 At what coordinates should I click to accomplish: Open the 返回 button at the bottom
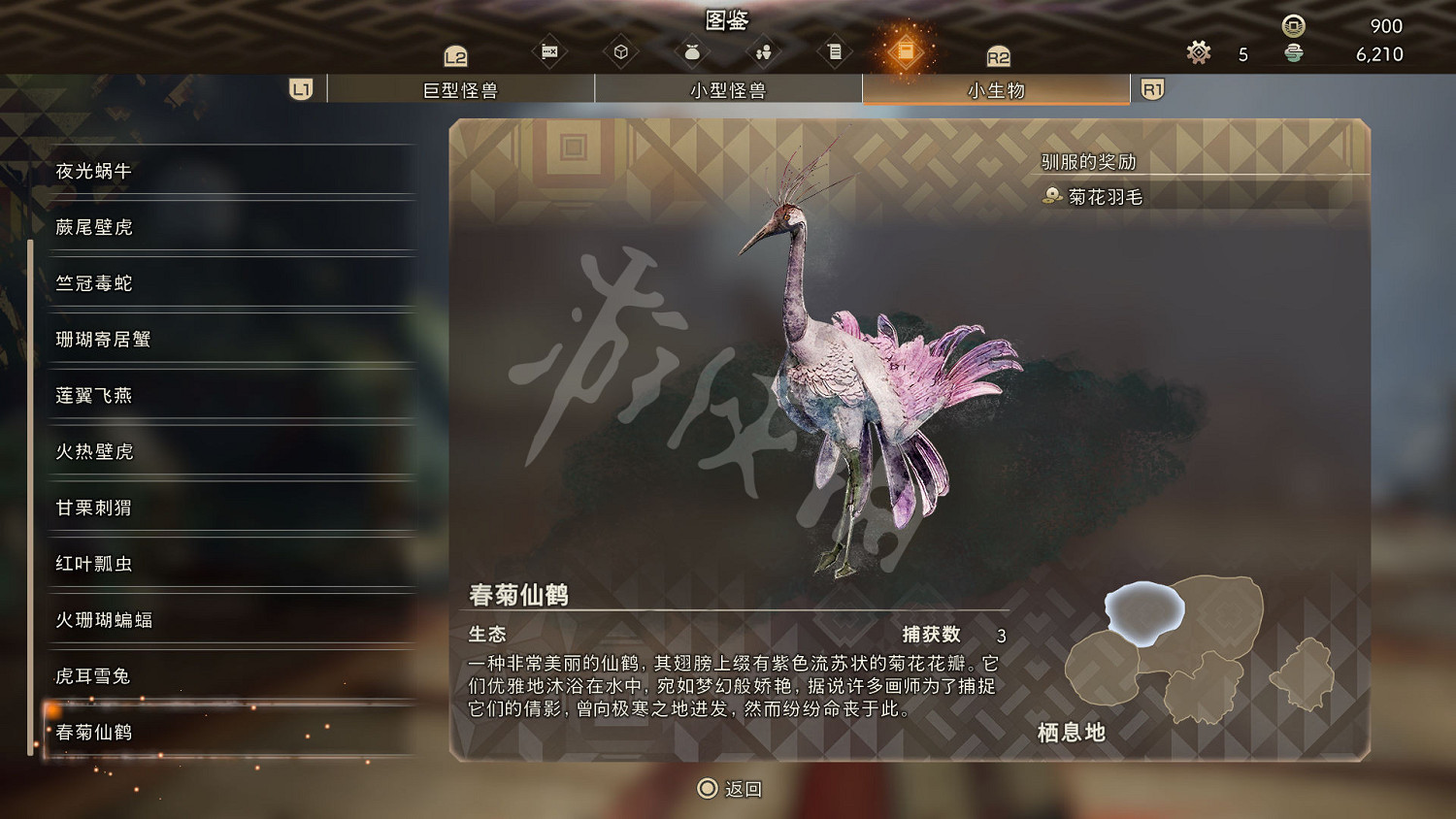pos(728,789)
